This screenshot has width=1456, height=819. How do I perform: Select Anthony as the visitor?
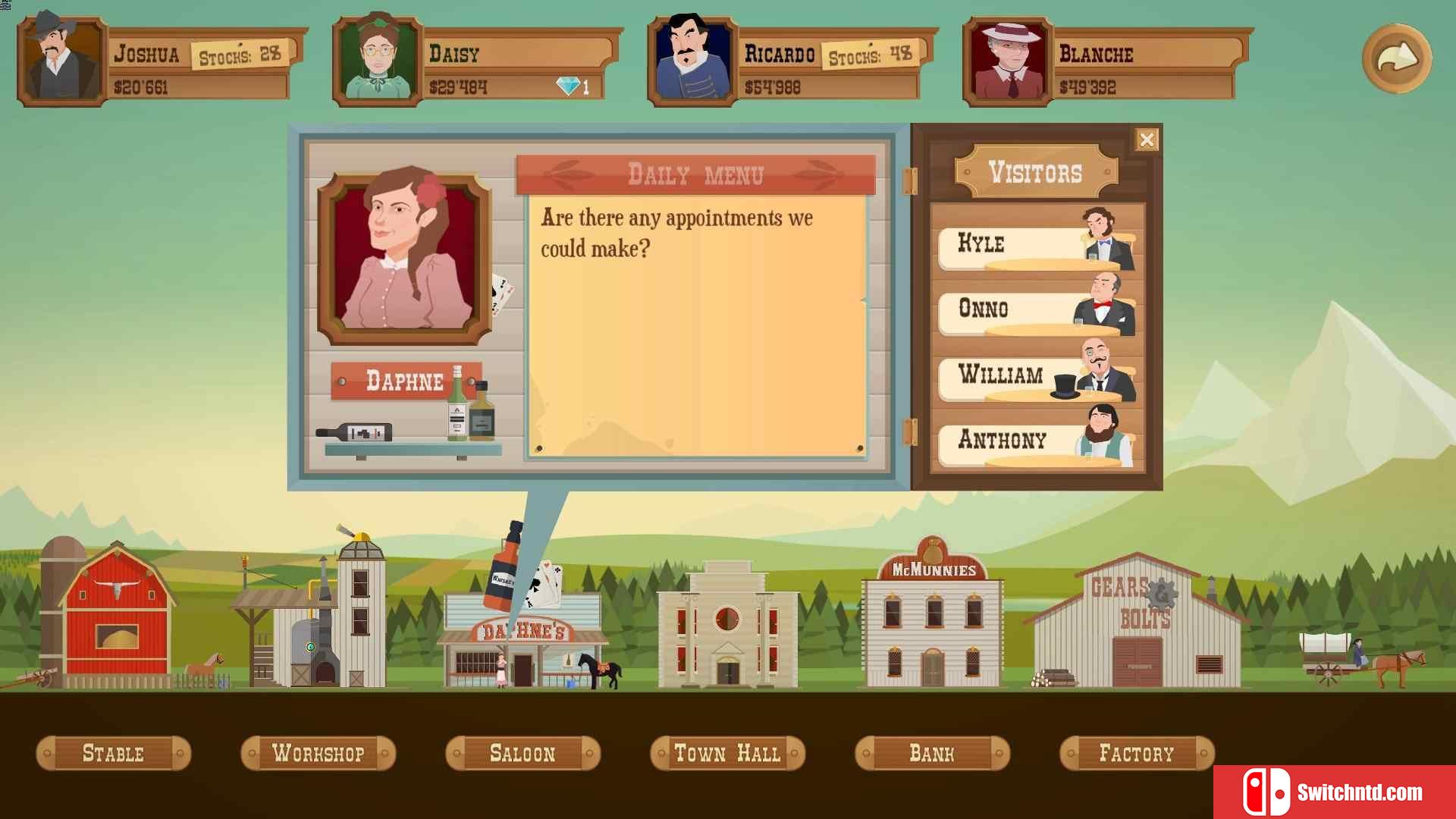click(x=1036, y=441)
